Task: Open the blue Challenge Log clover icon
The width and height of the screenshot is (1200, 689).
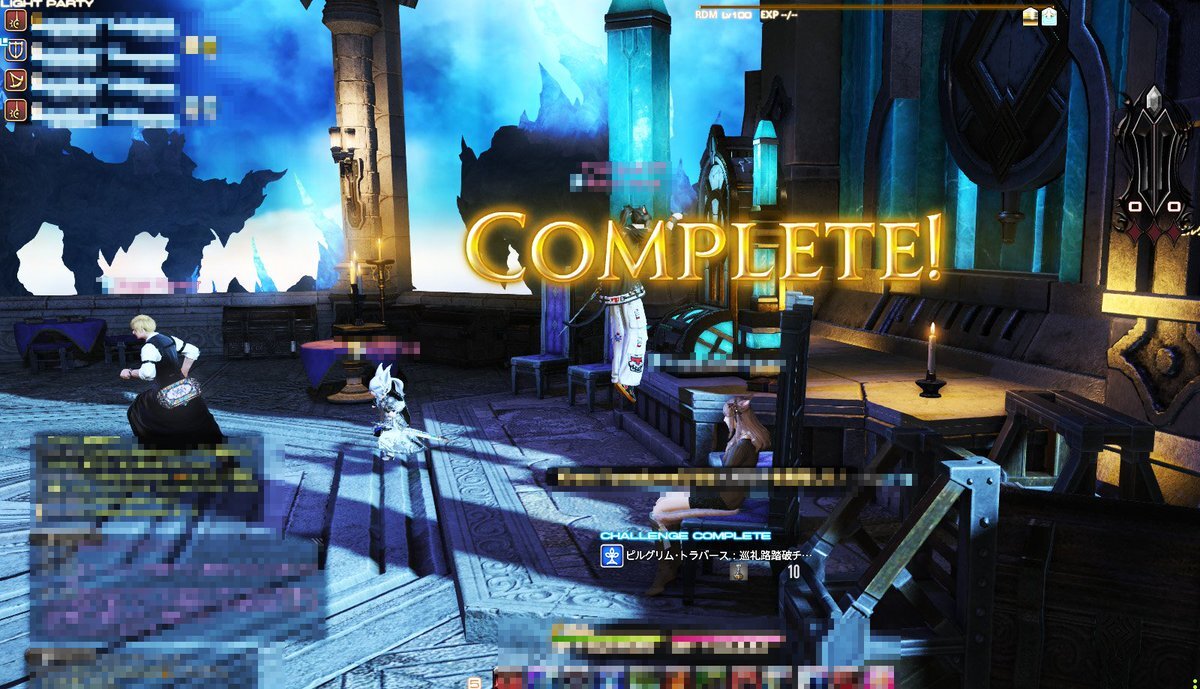Action: 609,555
